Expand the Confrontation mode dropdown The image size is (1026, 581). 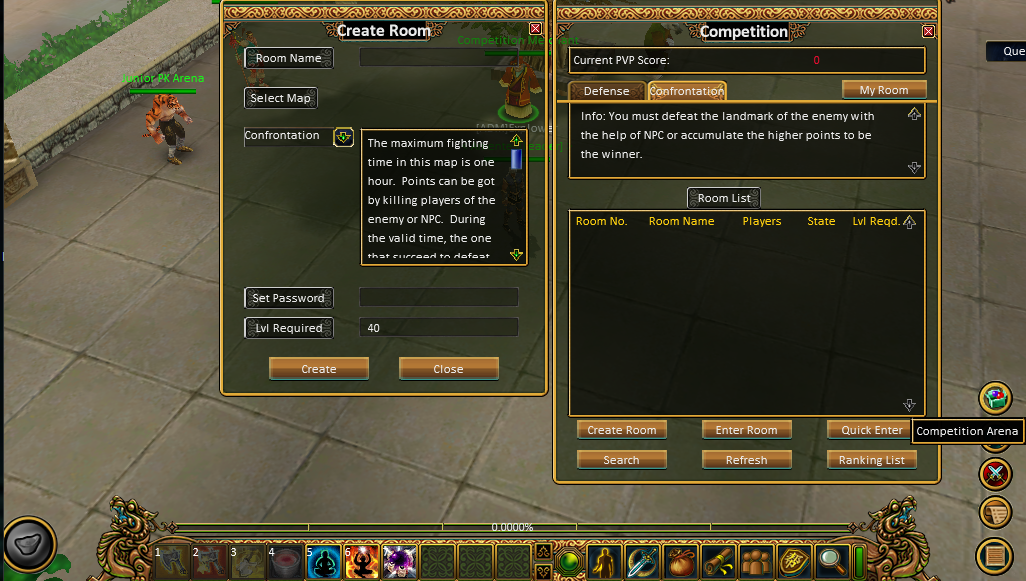[343, 137]
